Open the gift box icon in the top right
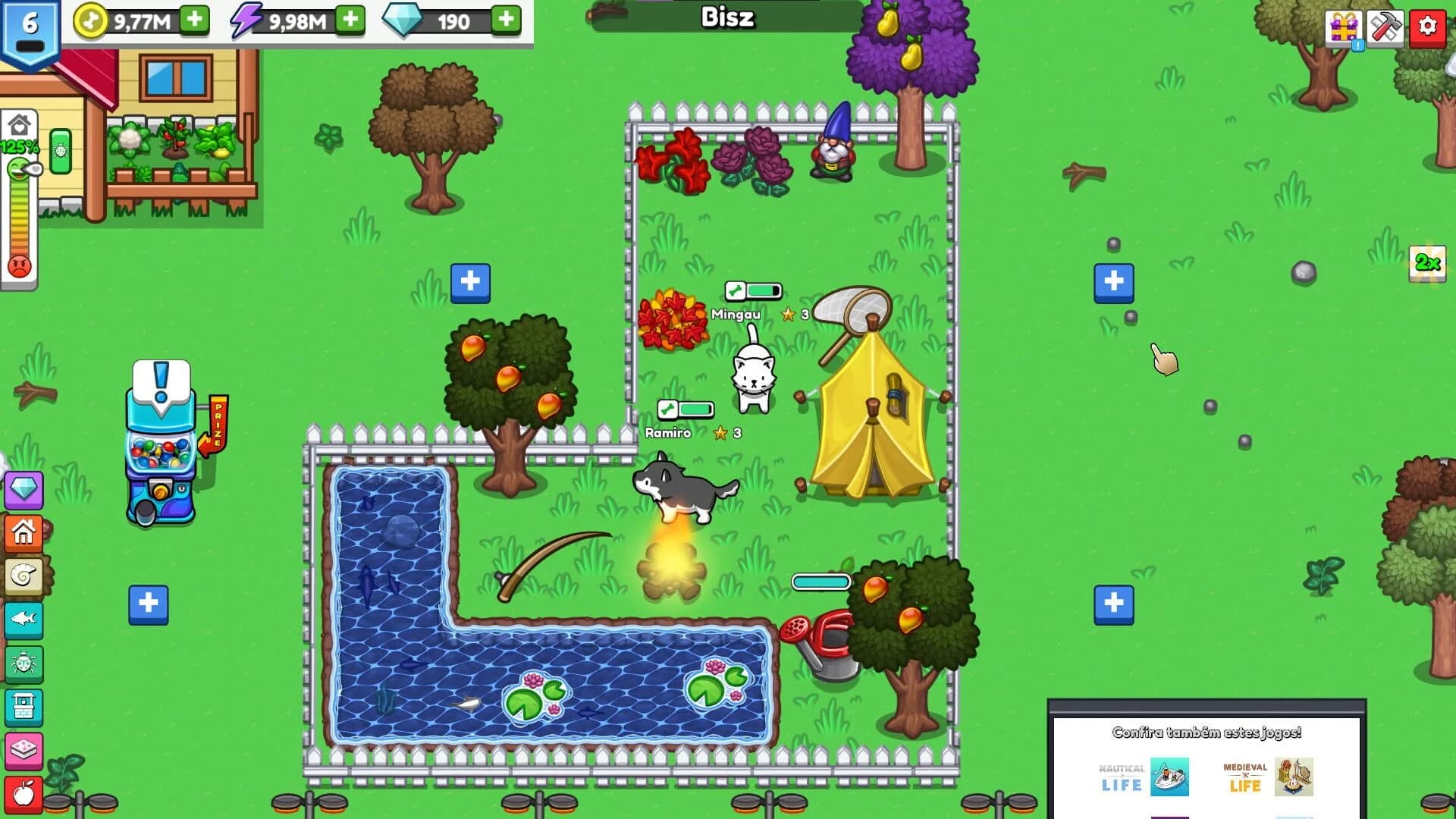Viewport: 1456px width, 819px height. pos(1342,27)
